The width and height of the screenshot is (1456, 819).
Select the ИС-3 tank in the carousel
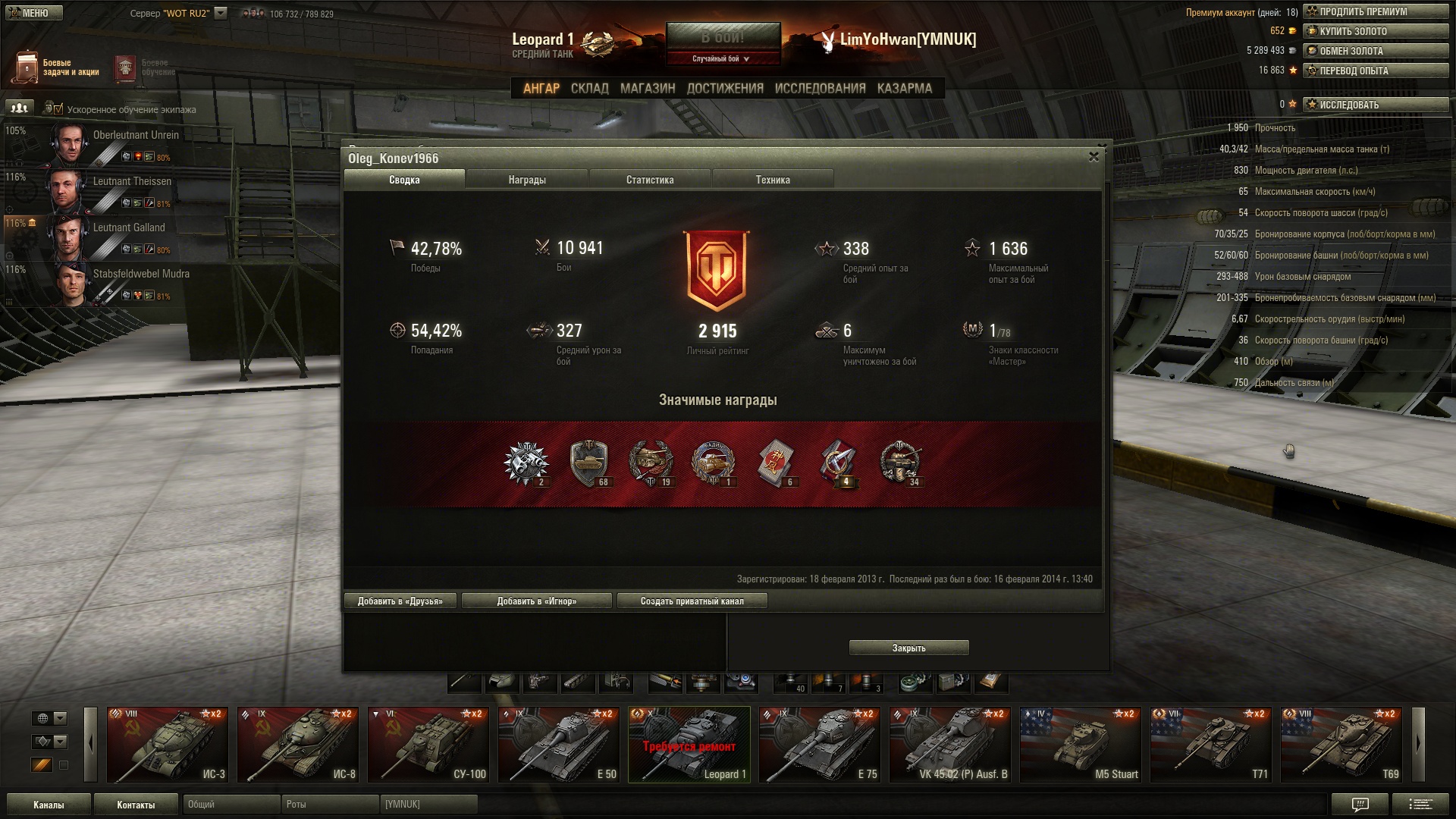[x=167, y=744]
